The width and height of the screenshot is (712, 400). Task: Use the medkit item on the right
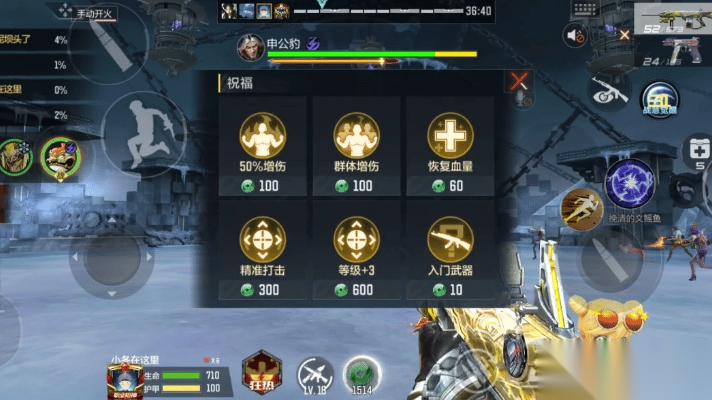(x=698, y=151)
